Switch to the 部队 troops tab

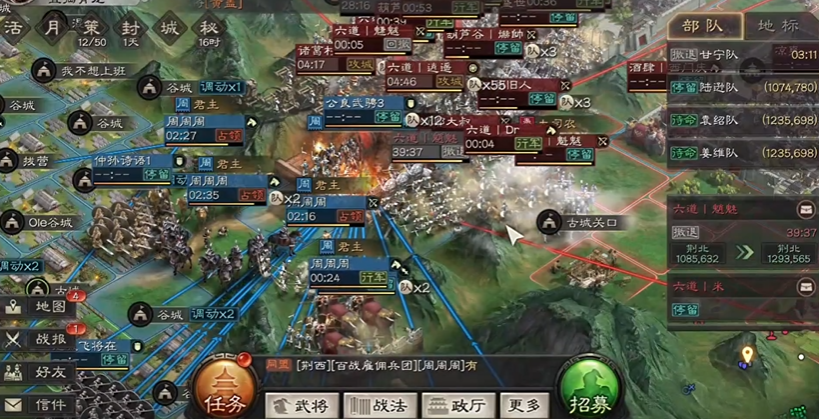click(x=705, y=25)
